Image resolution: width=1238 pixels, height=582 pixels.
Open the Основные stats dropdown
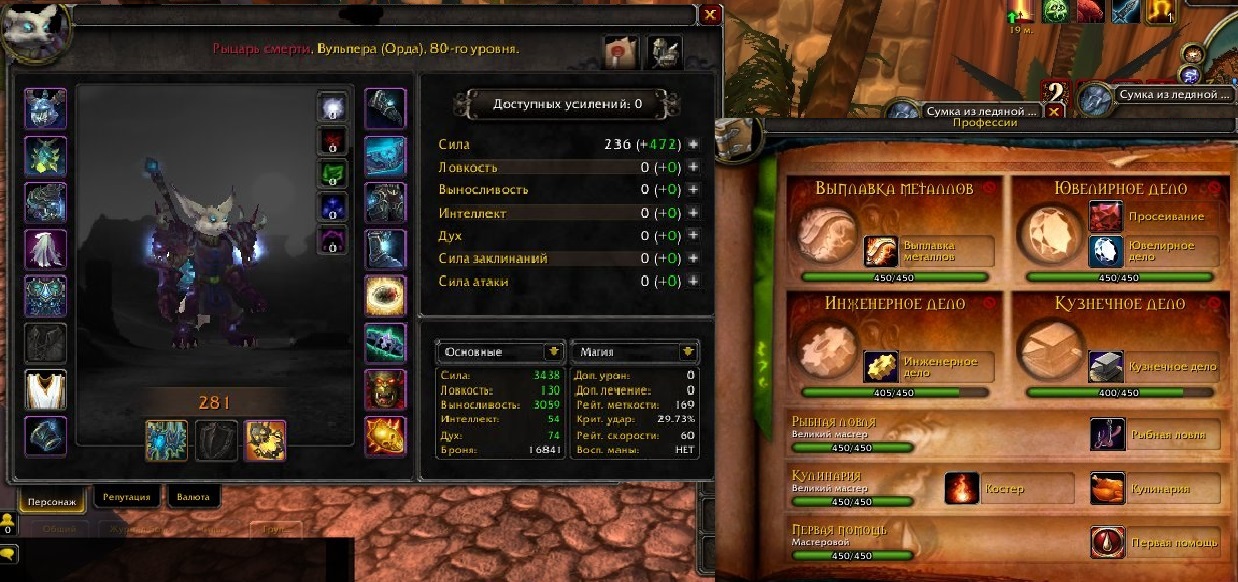click(x=552, y=352)
